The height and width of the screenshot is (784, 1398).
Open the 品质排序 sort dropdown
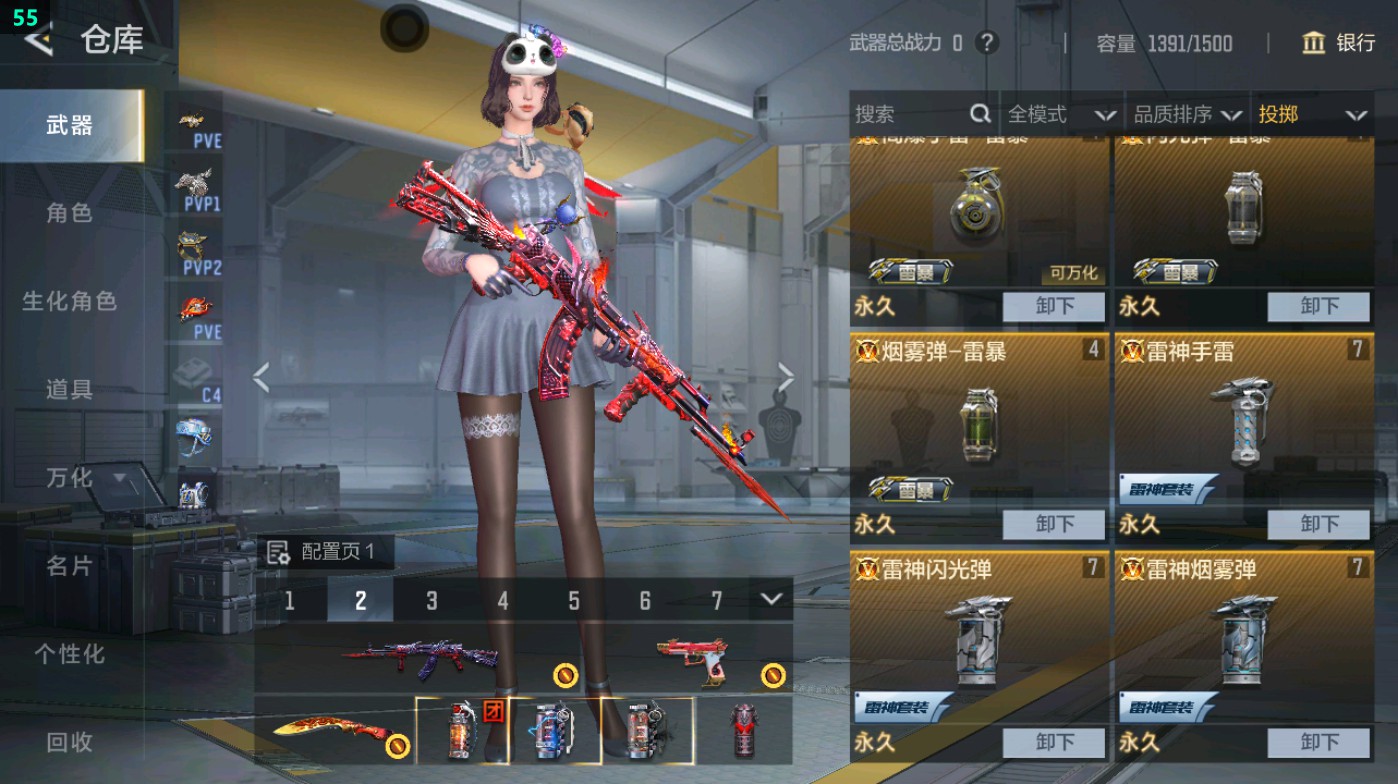coord(1187,115)
